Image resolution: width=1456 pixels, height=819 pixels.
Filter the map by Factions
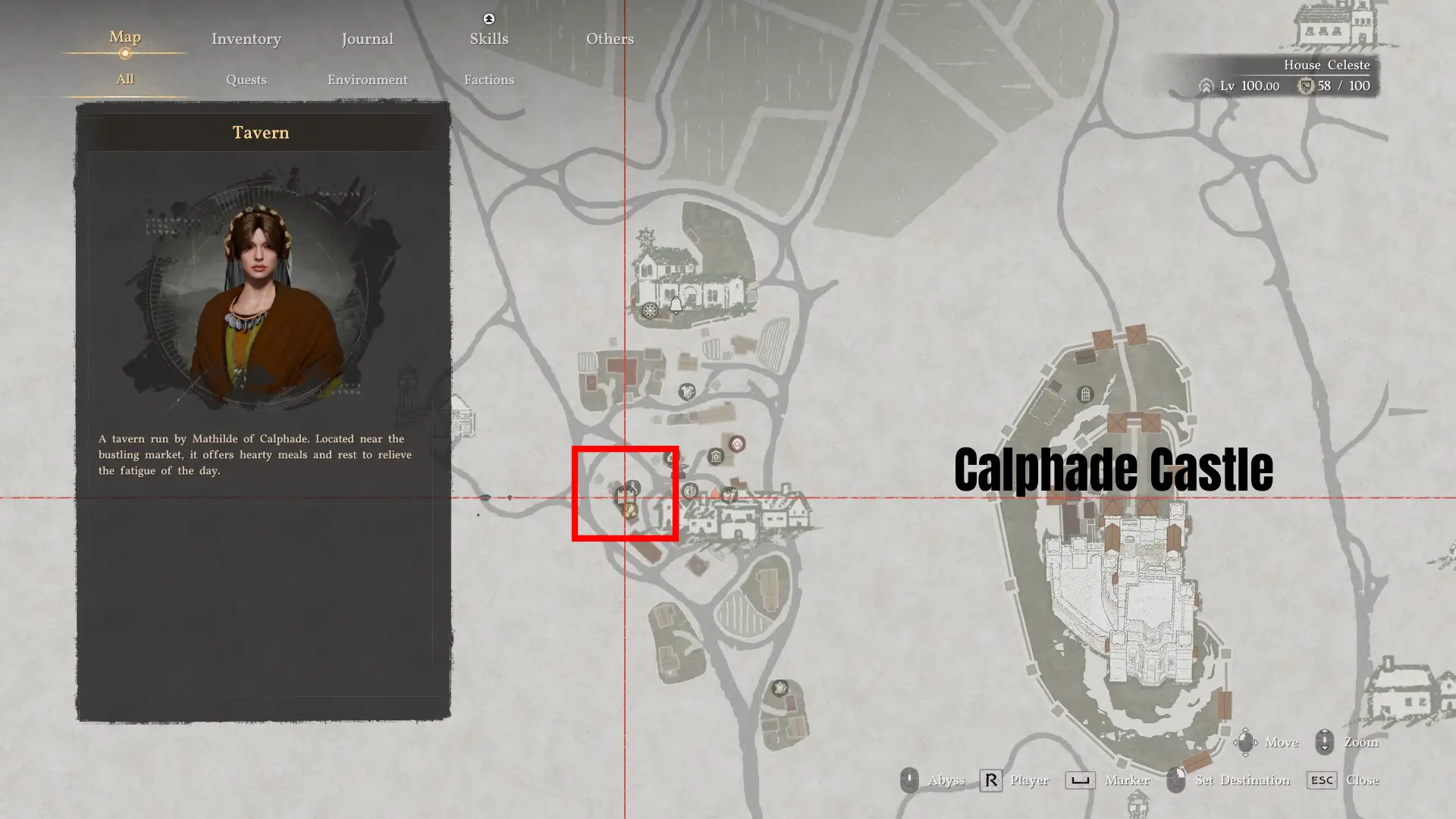(488, 80)
